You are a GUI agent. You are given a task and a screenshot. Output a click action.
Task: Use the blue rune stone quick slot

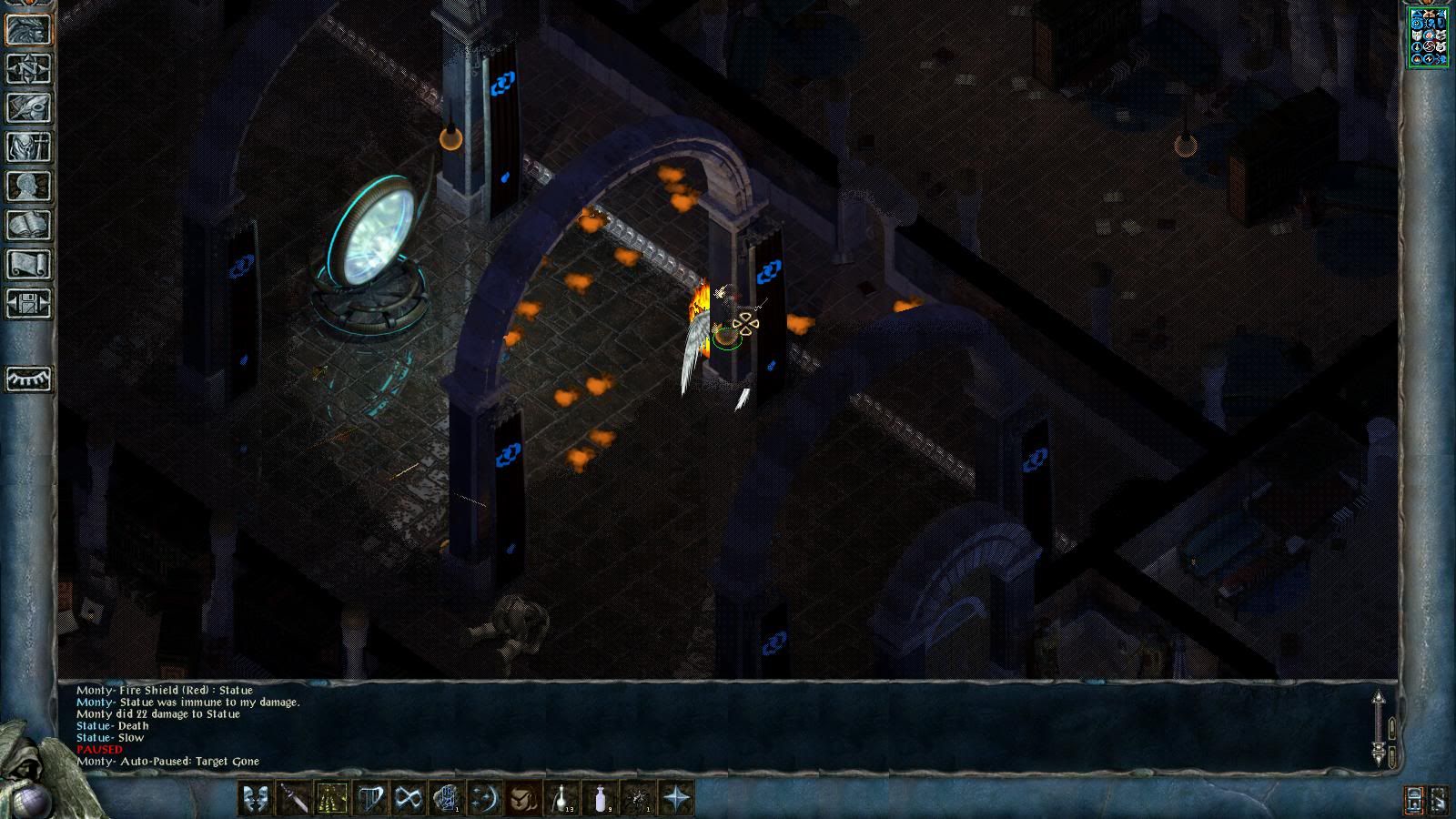pos(446,799)
